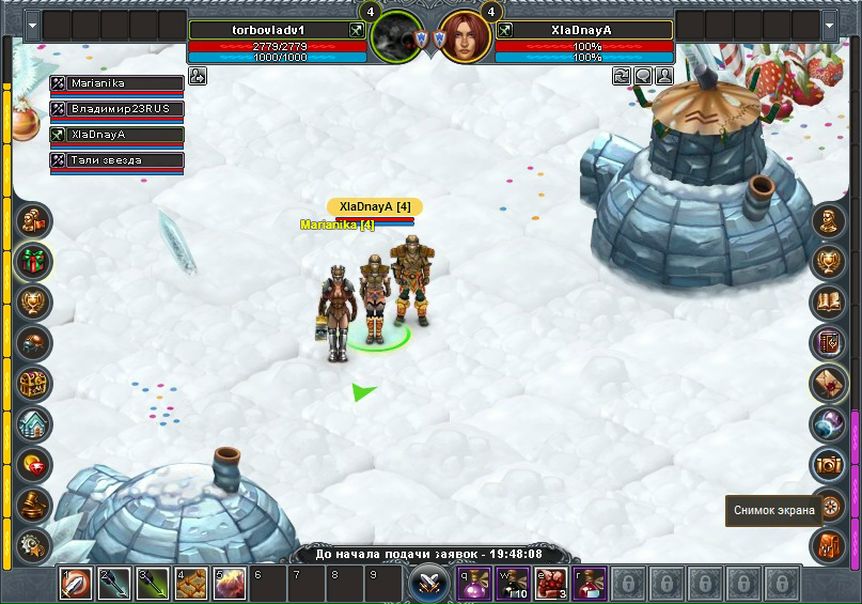
Task: Select party member Marianika in the list
Action: 116,83
